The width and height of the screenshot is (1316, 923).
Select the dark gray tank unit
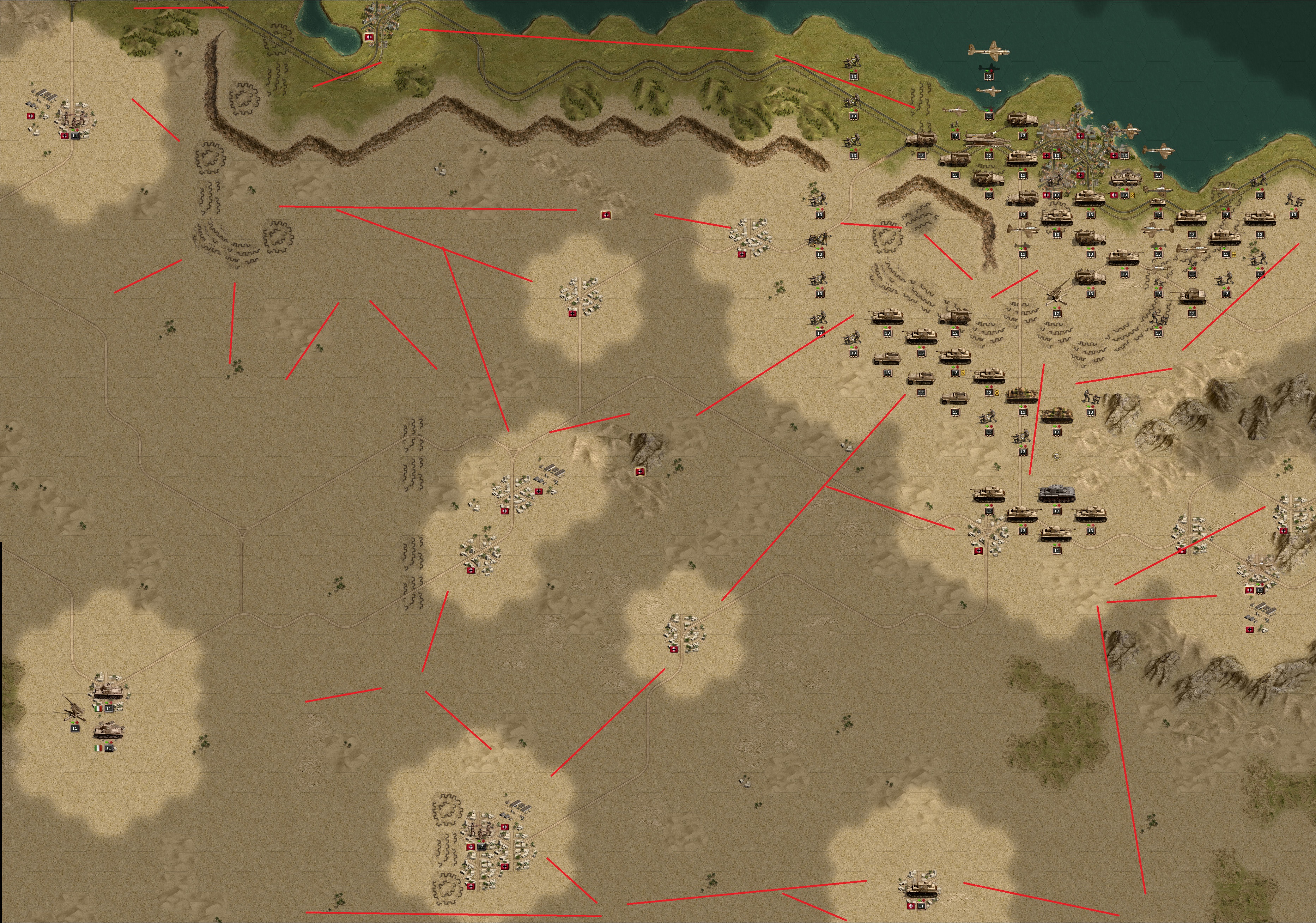click(1056, 494)
